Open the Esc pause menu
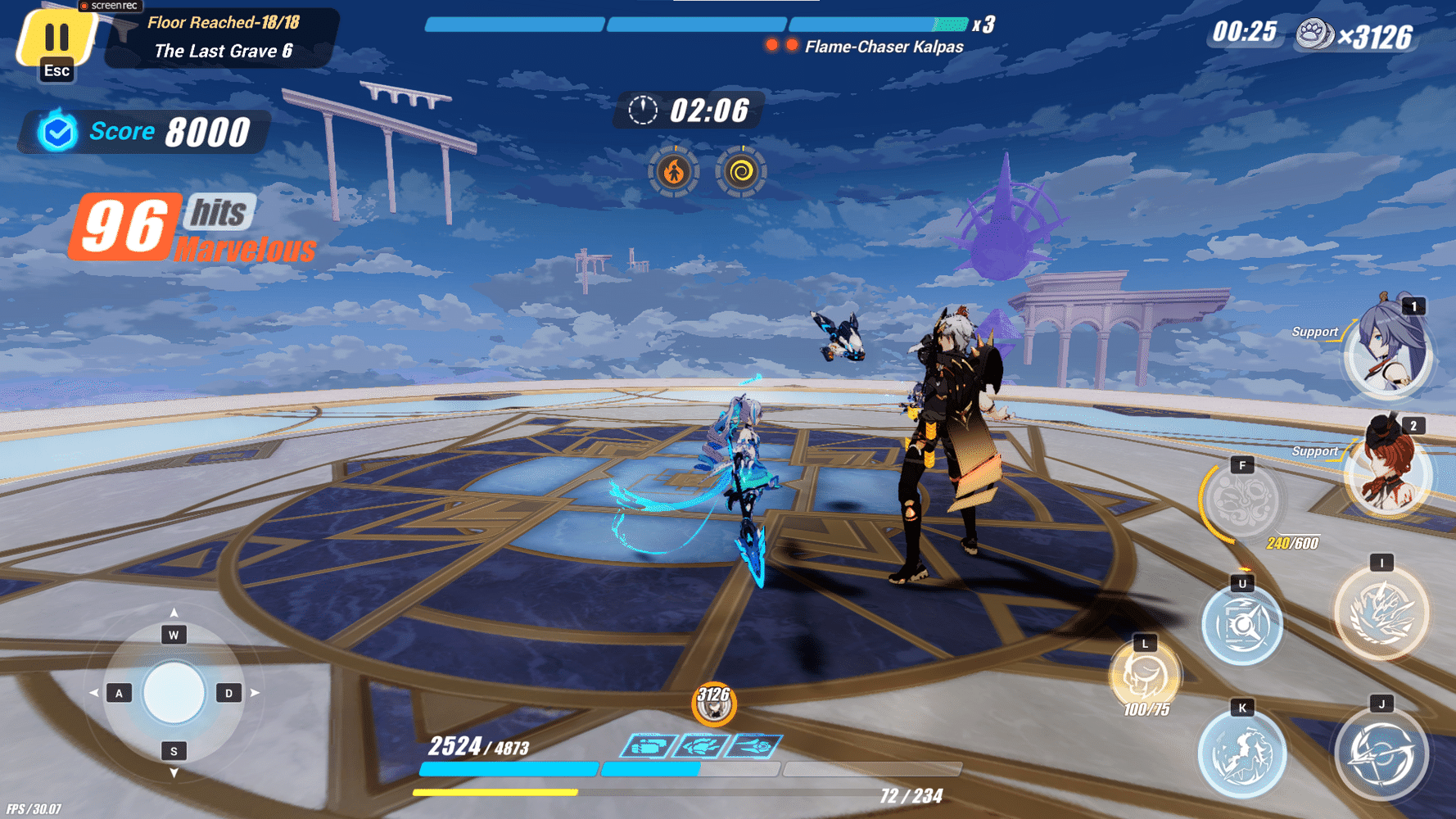 click(56, 41)
